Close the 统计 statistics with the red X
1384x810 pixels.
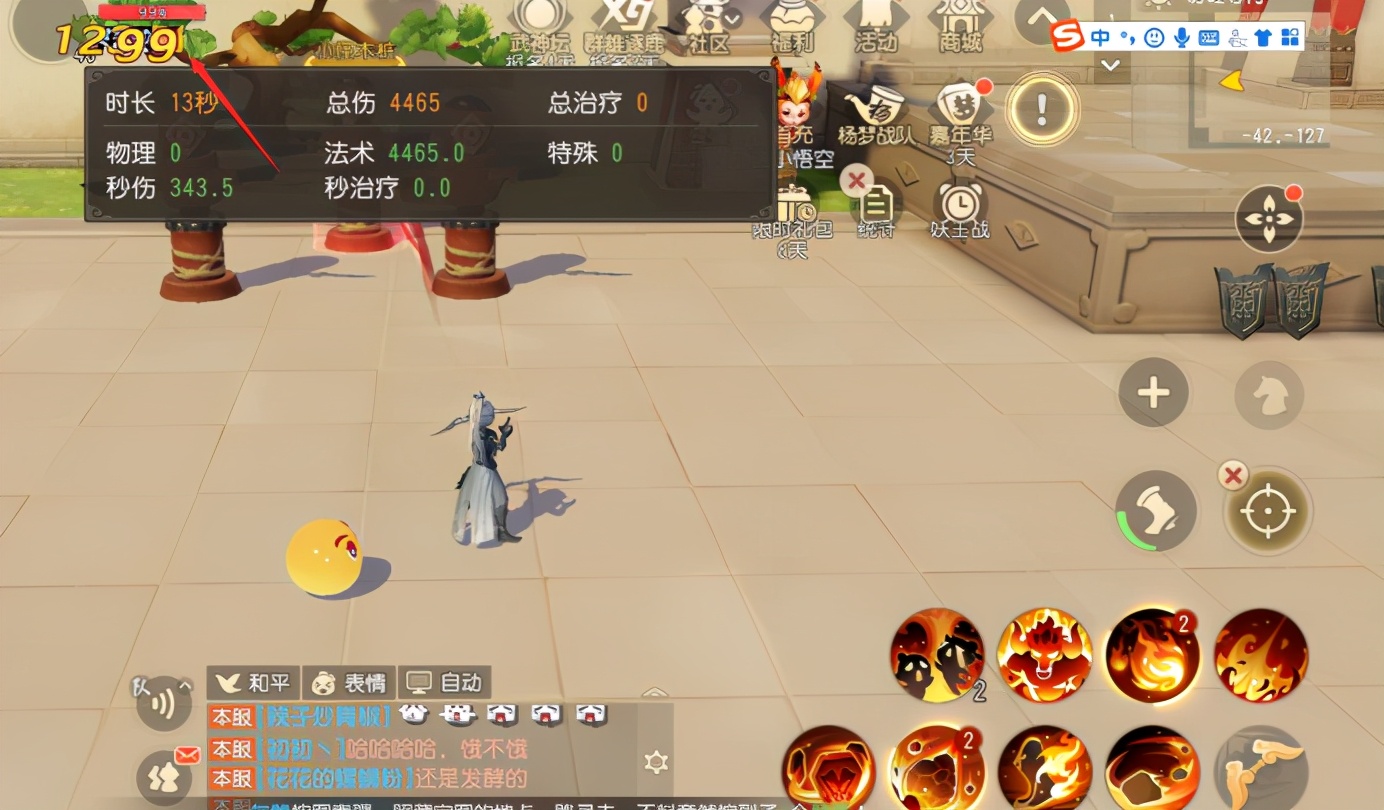(x=856, y=181)
